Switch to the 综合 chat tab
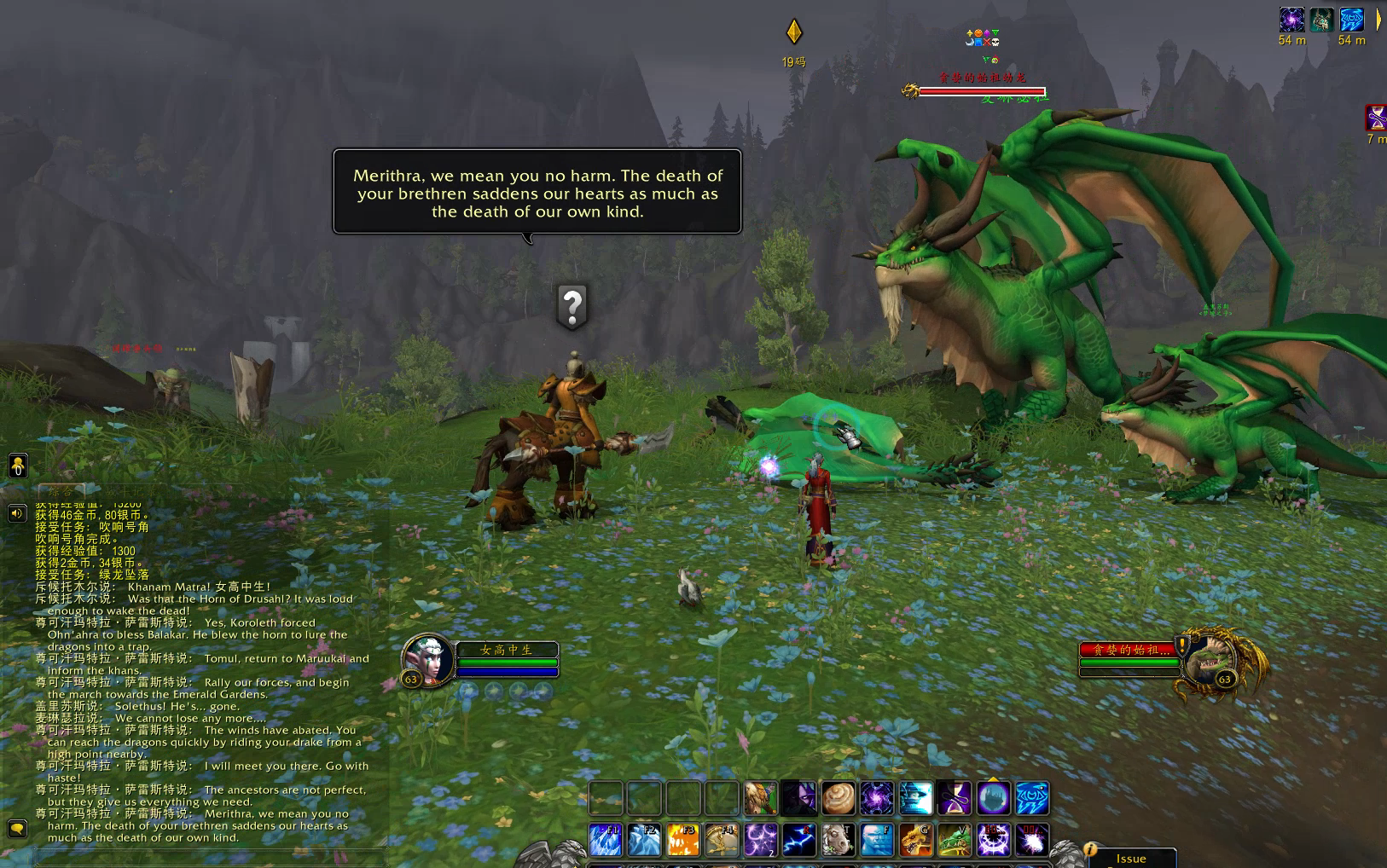This screenshot has width=1387, height=868. 61,492
